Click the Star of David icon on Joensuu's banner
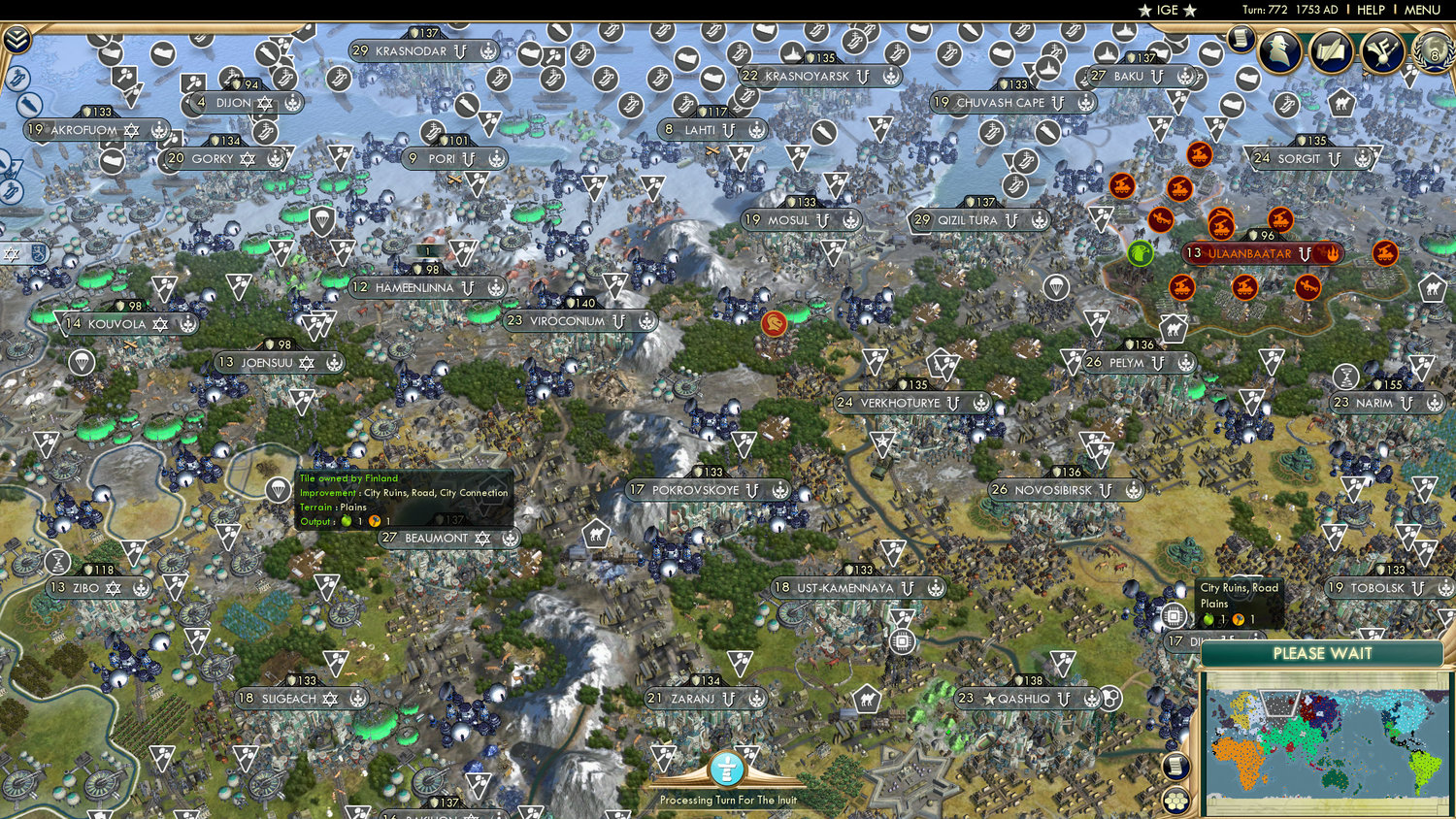Viewport: 1456px width, 819px height. click(309, 362)
